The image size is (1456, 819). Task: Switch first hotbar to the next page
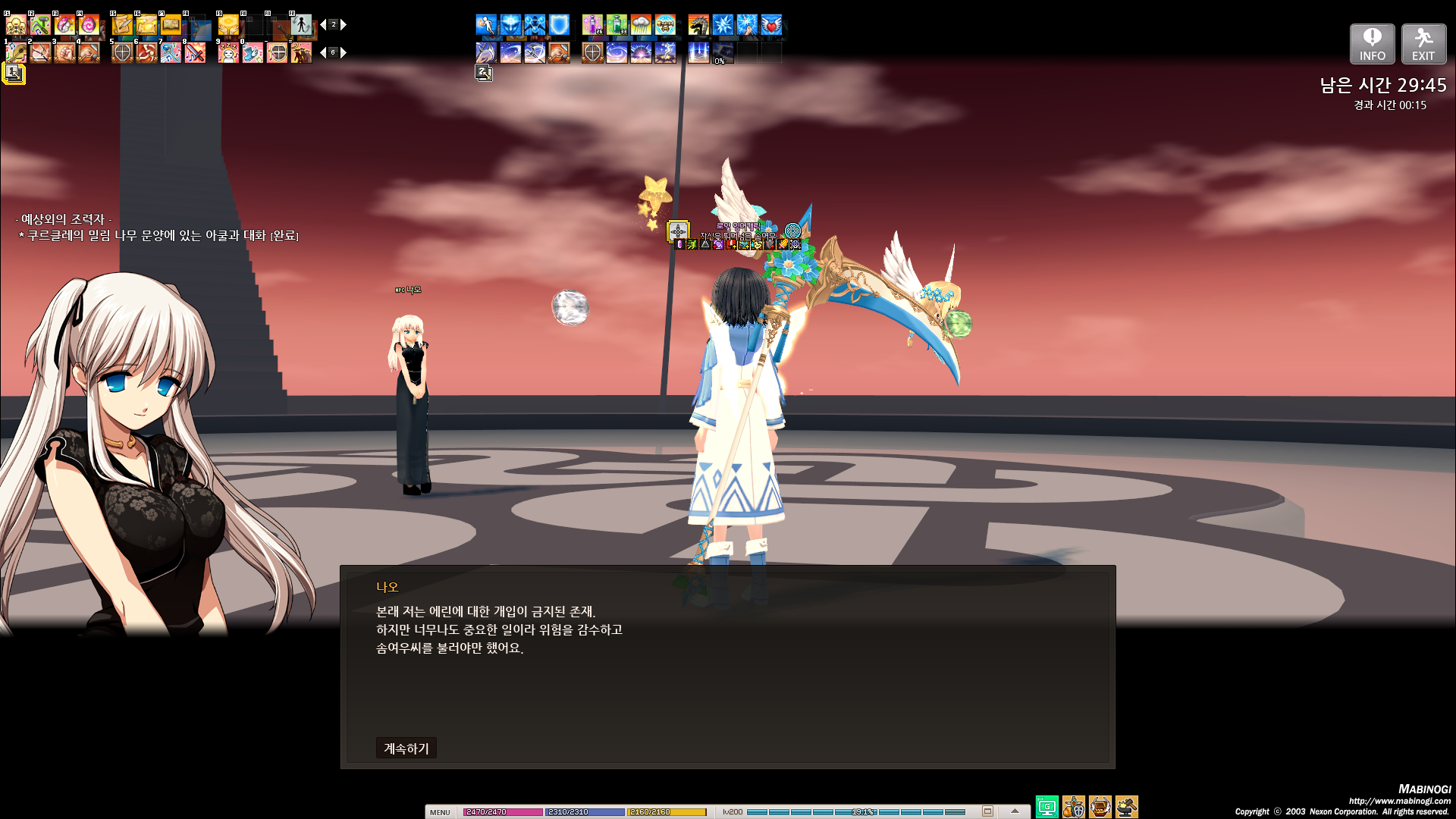coord(344,25)
